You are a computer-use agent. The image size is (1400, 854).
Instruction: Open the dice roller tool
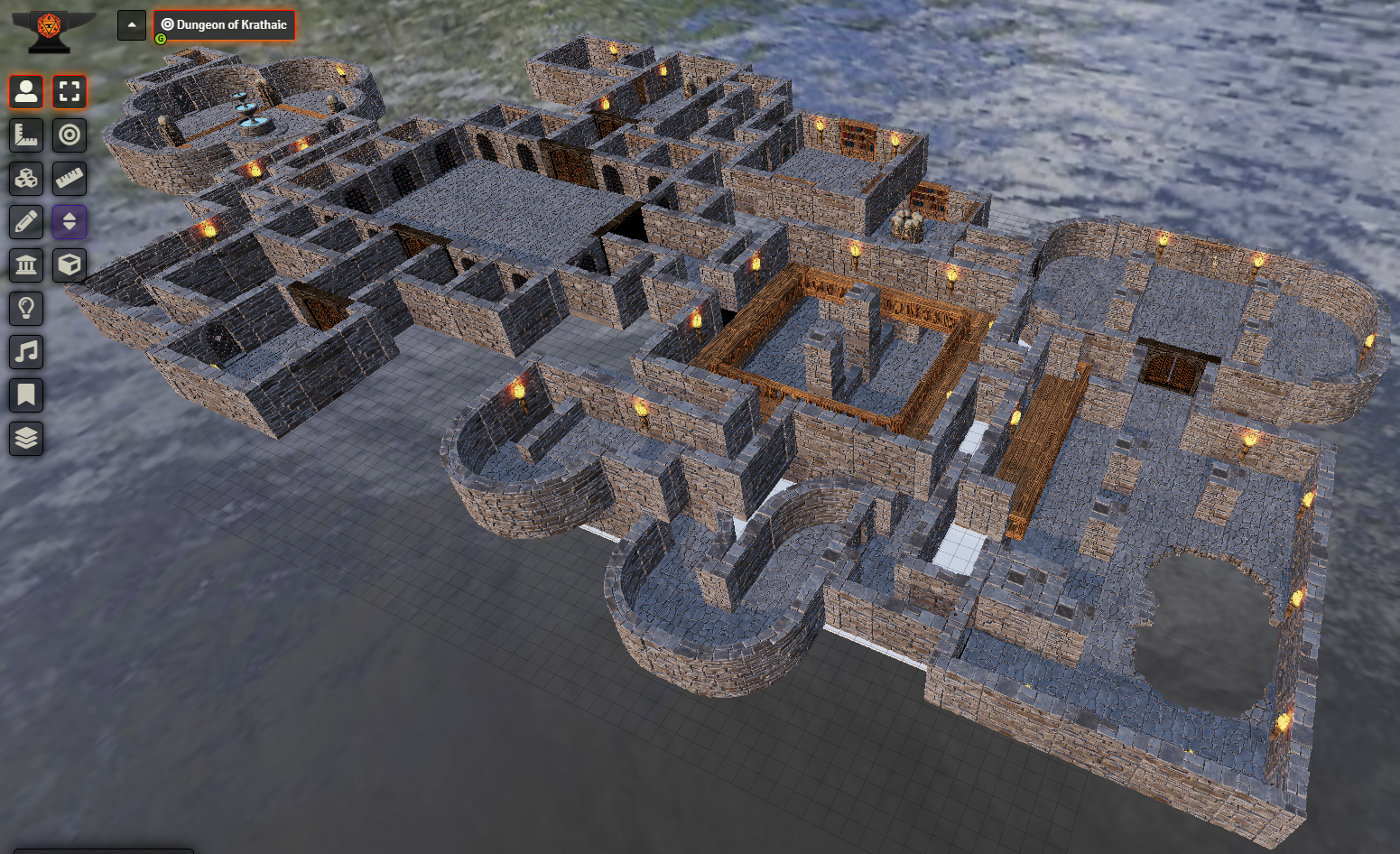coord(25,179)
